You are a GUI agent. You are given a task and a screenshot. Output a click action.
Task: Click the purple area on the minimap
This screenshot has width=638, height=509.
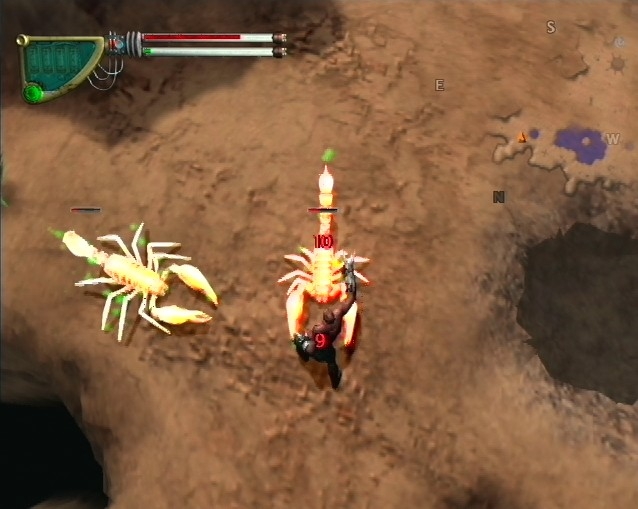point(579,144)
